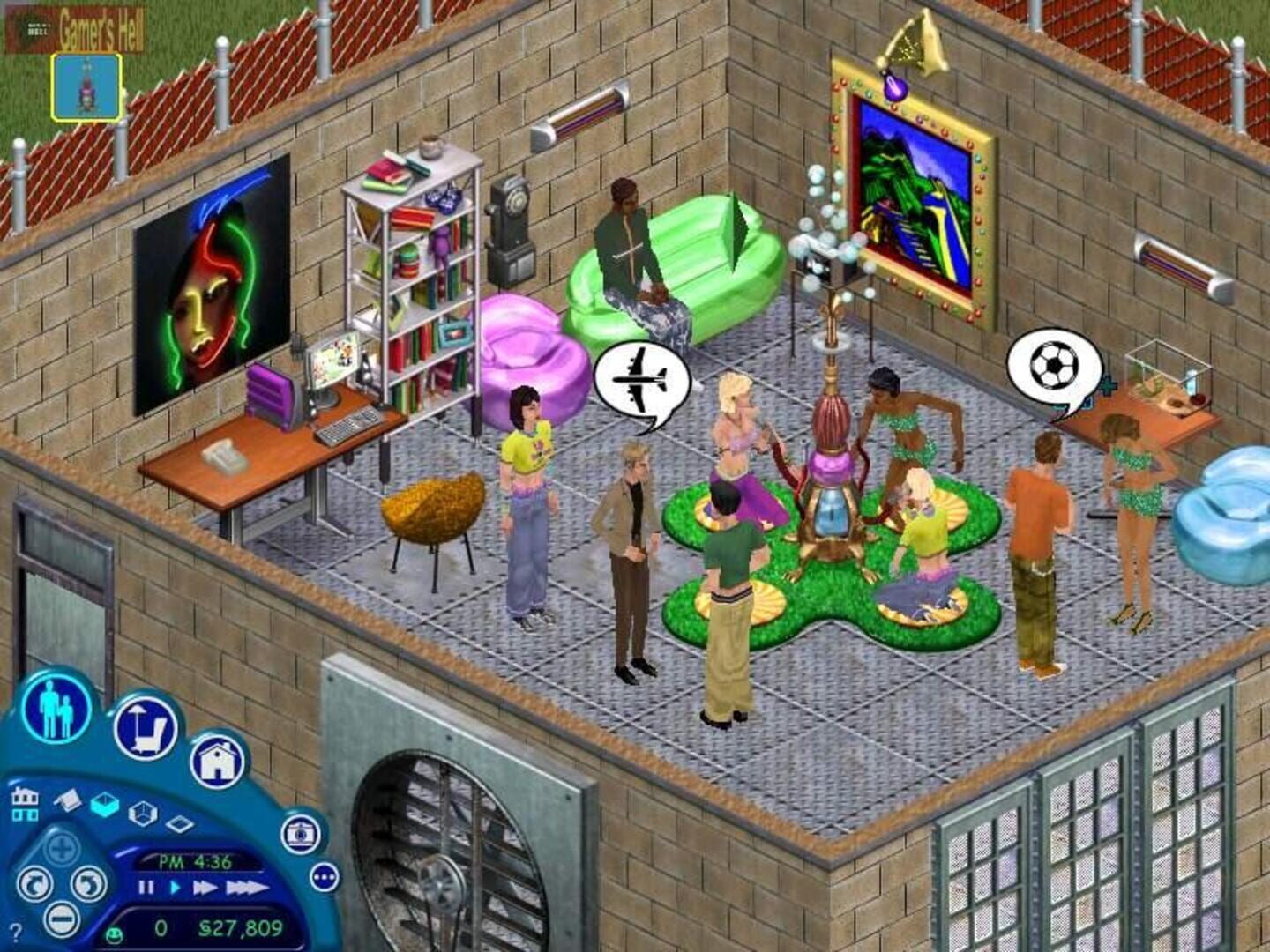The height and width of the screenshot is (952, 1270).
Task: Zoom out using the minus button
Action: [60, 918]
